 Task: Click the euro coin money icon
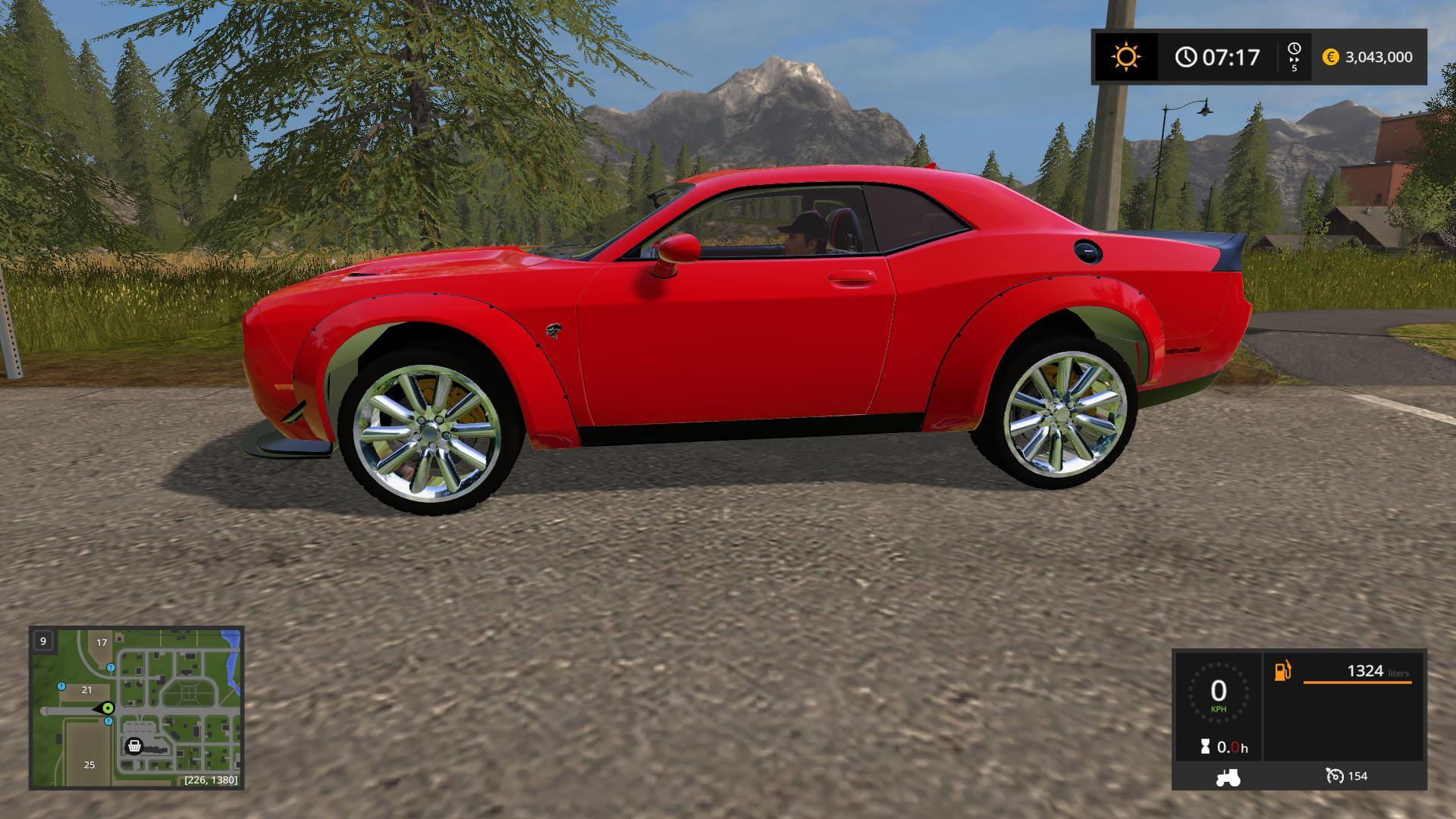pos(1330,57)
